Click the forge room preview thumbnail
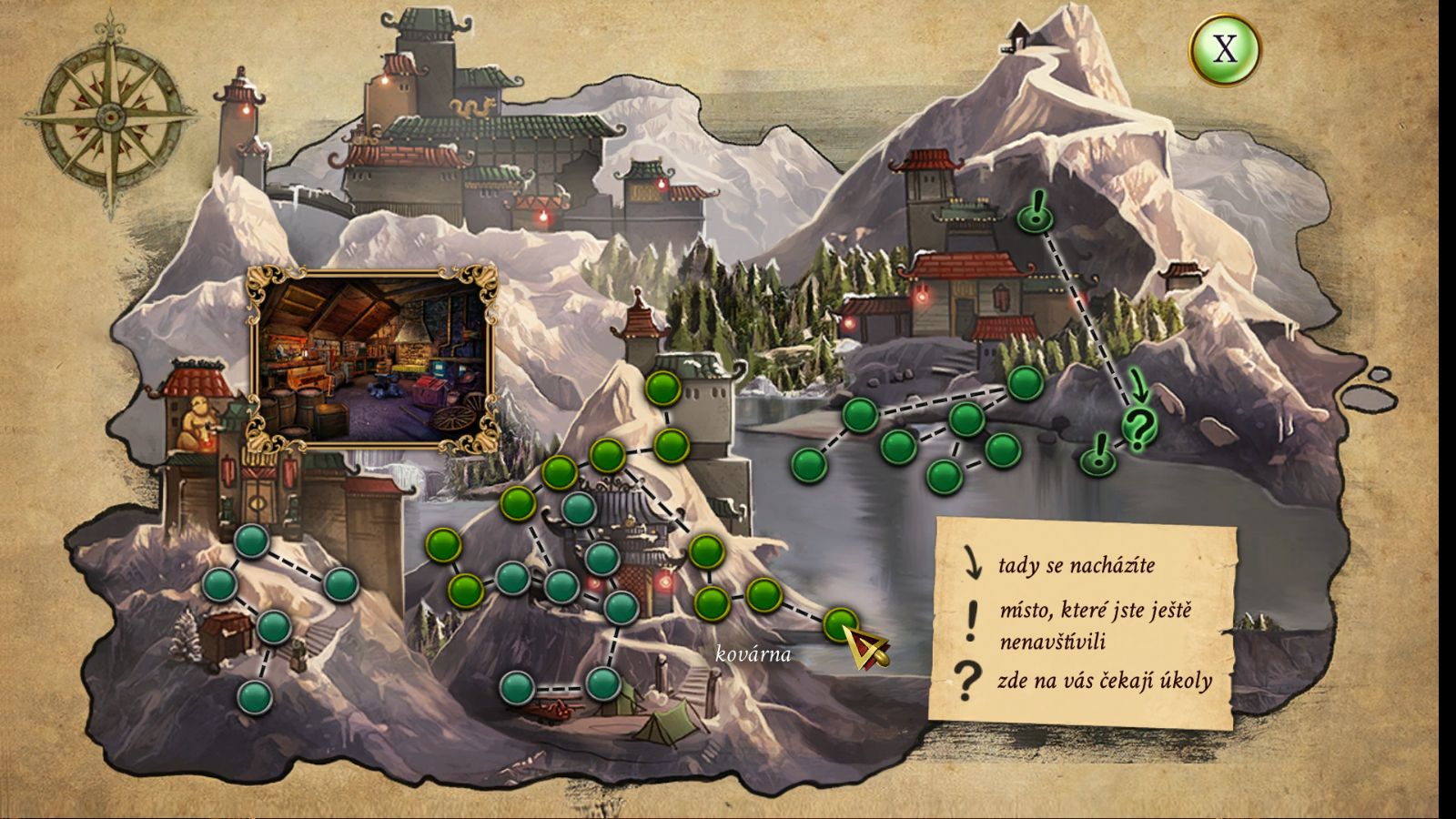This screenshot has width=1456, height=819. pos(374,358)
